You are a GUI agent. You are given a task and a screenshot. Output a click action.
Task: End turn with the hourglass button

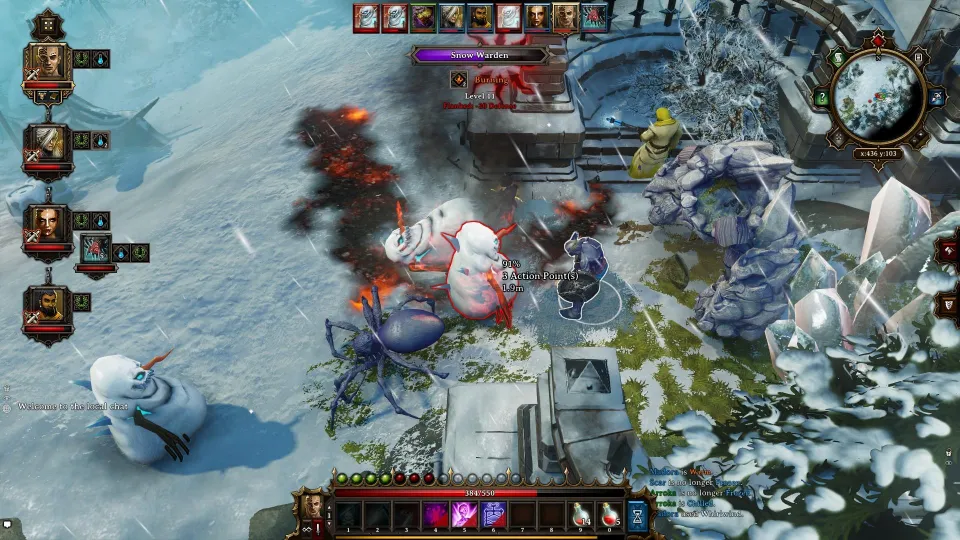[x=638, y=514]
